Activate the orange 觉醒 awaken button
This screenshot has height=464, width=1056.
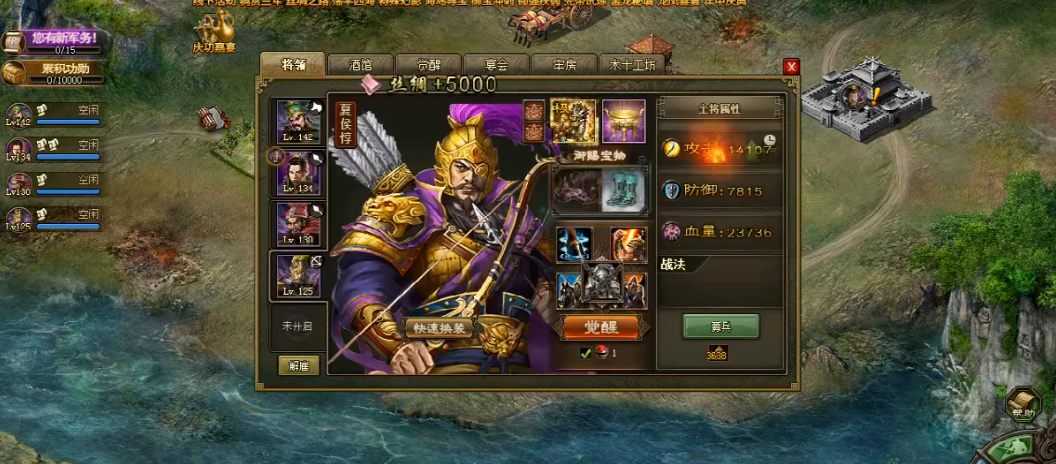point(602,327)
